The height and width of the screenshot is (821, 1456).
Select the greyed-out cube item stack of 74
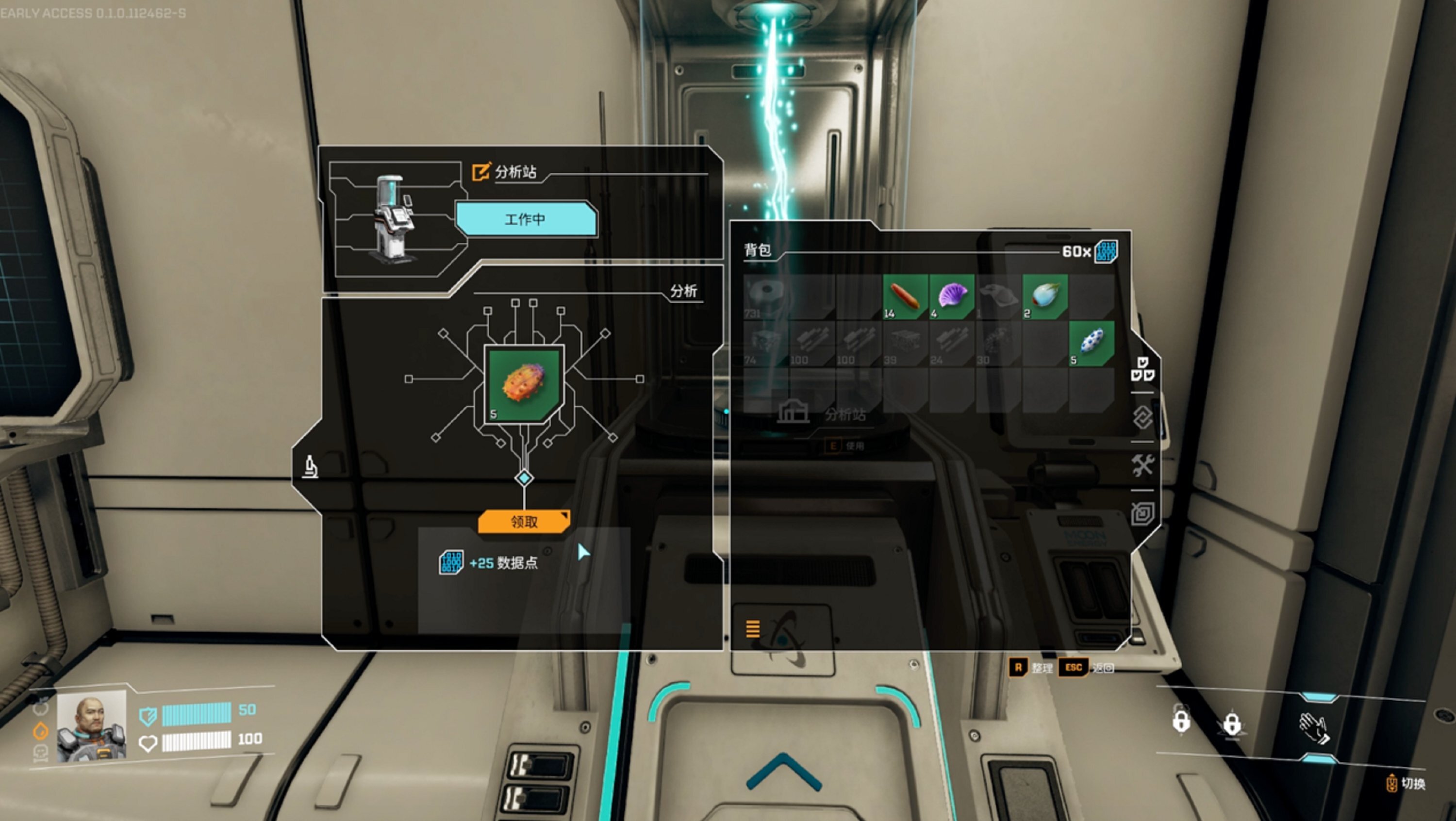(766, 343)
